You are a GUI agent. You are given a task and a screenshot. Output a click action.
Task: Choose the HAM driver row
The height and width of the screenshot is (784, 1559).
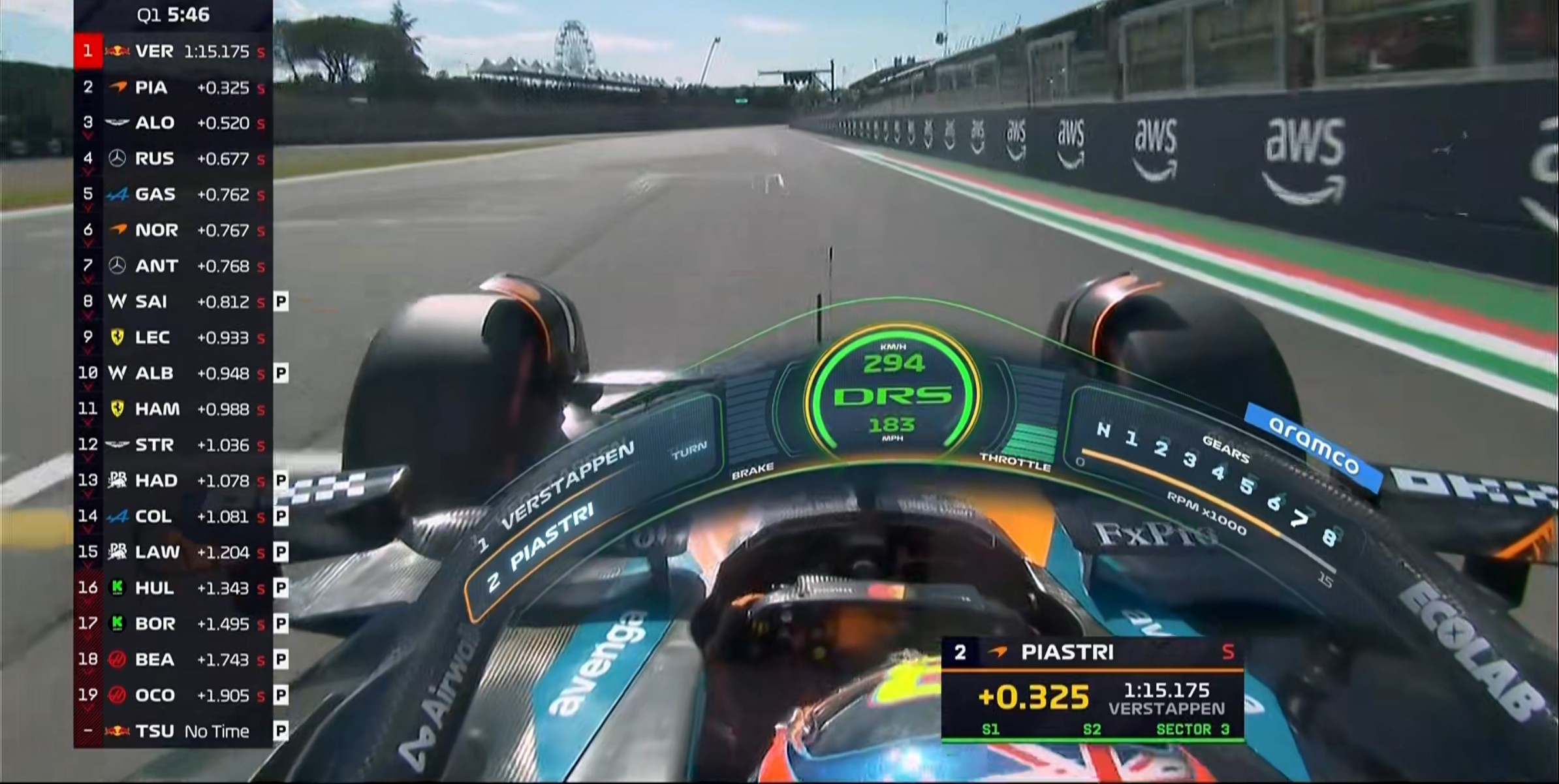pyautogui.click(x=173, y=409)
